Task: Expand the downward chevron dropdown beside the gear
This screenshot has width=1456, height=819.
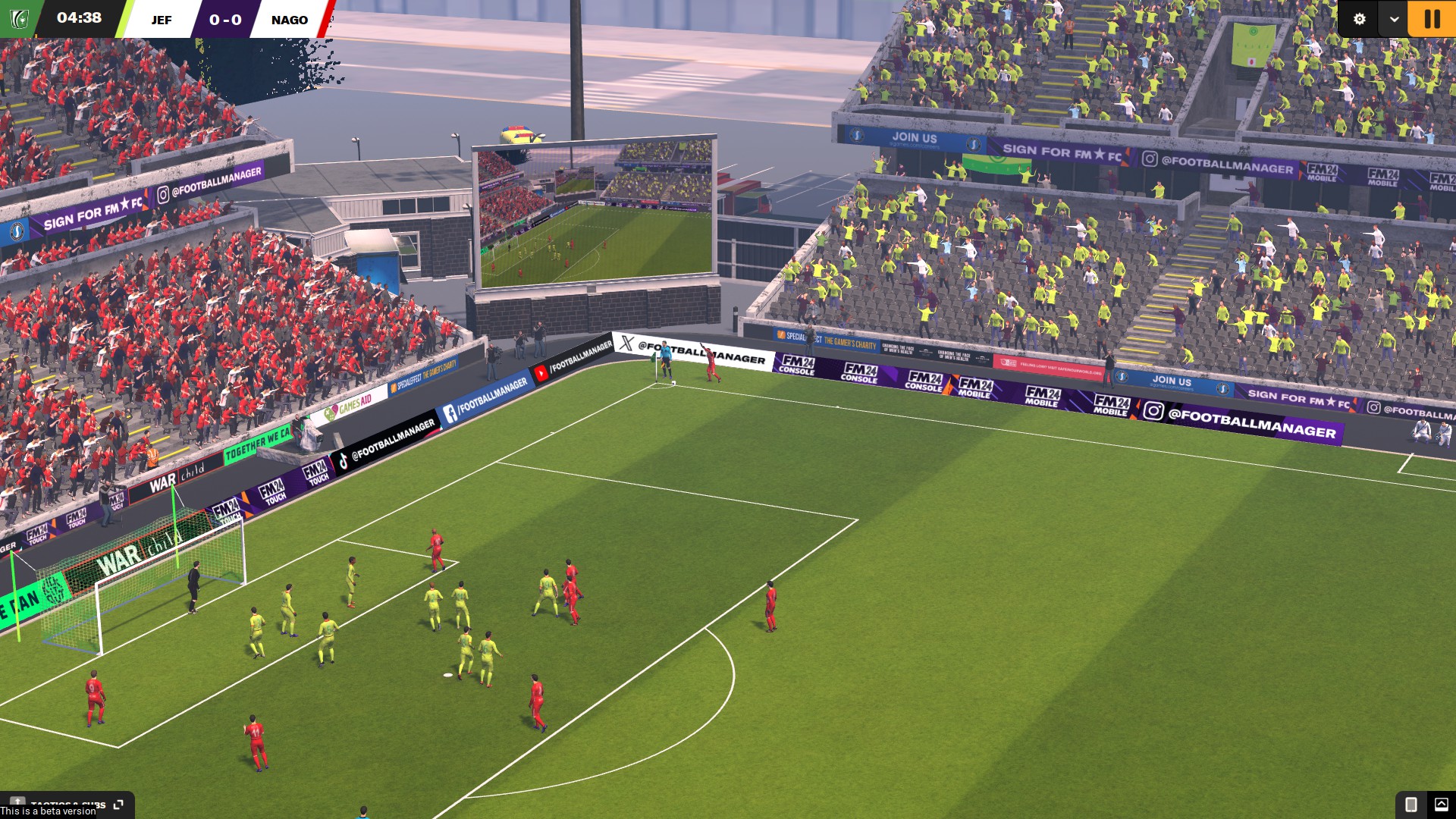Action: 1394,19
